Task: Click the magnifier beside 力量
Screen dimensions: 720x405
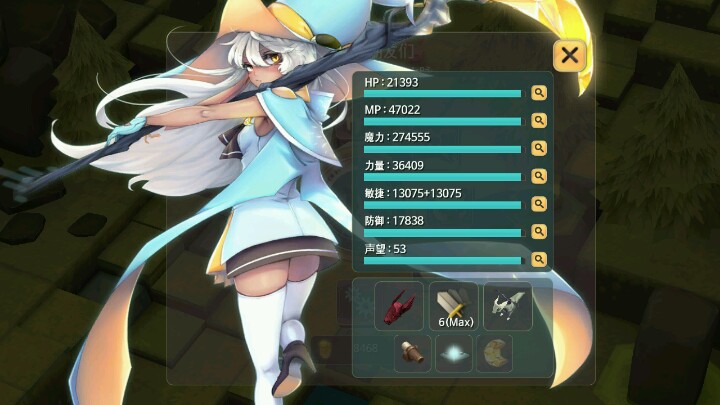Action: click(x=539, y=176)
